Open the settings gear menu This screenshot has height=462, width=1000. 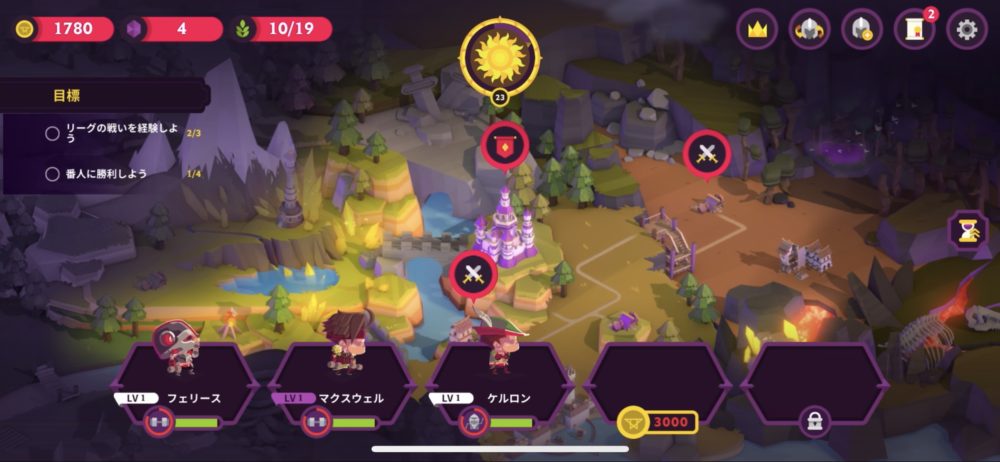(967, 29)
